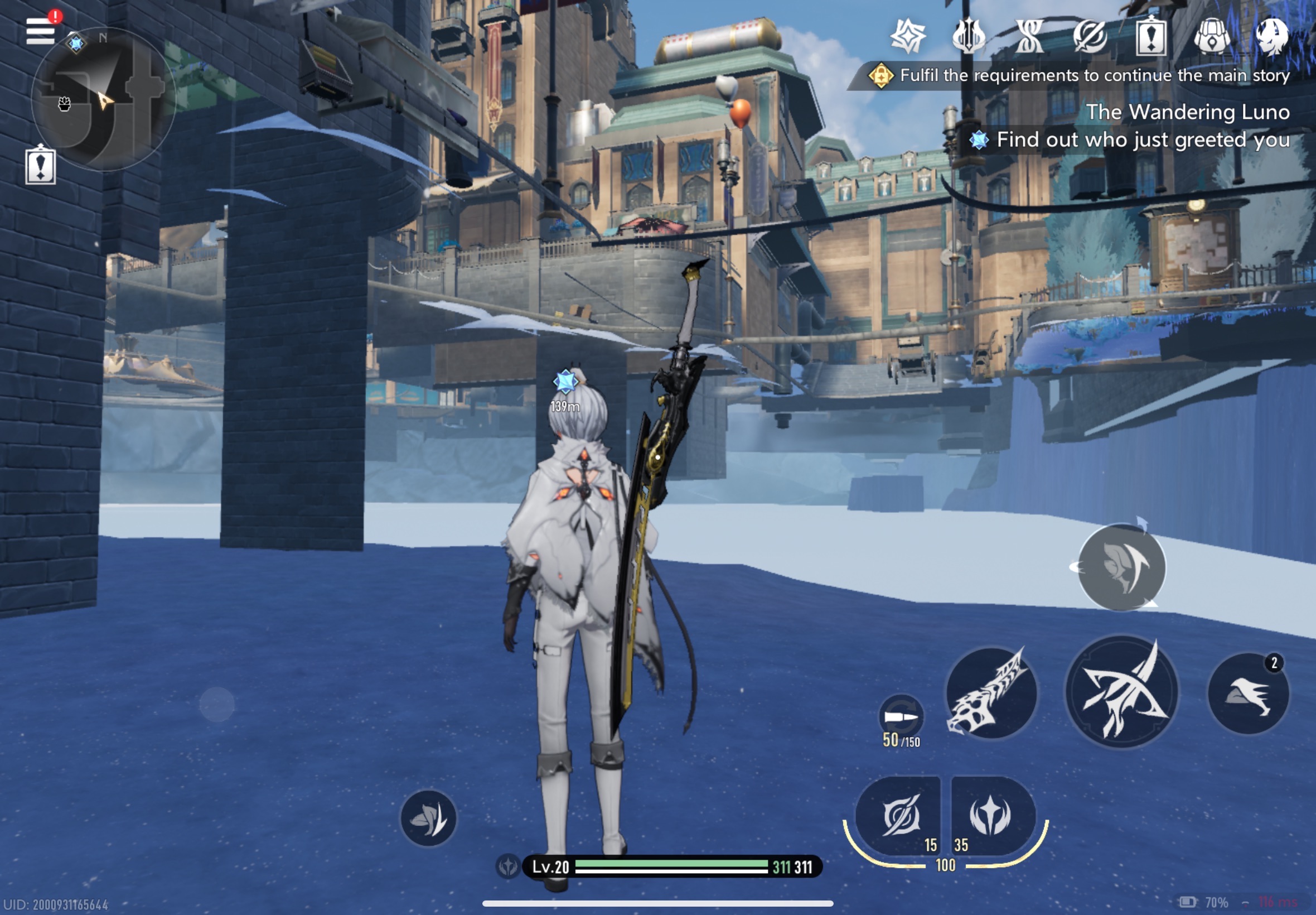Use the slashed-circle skill costing 15
Image resolution: width=1316 pixels, height=915 pixels.
pyautogui.click(x=899, y=815)
